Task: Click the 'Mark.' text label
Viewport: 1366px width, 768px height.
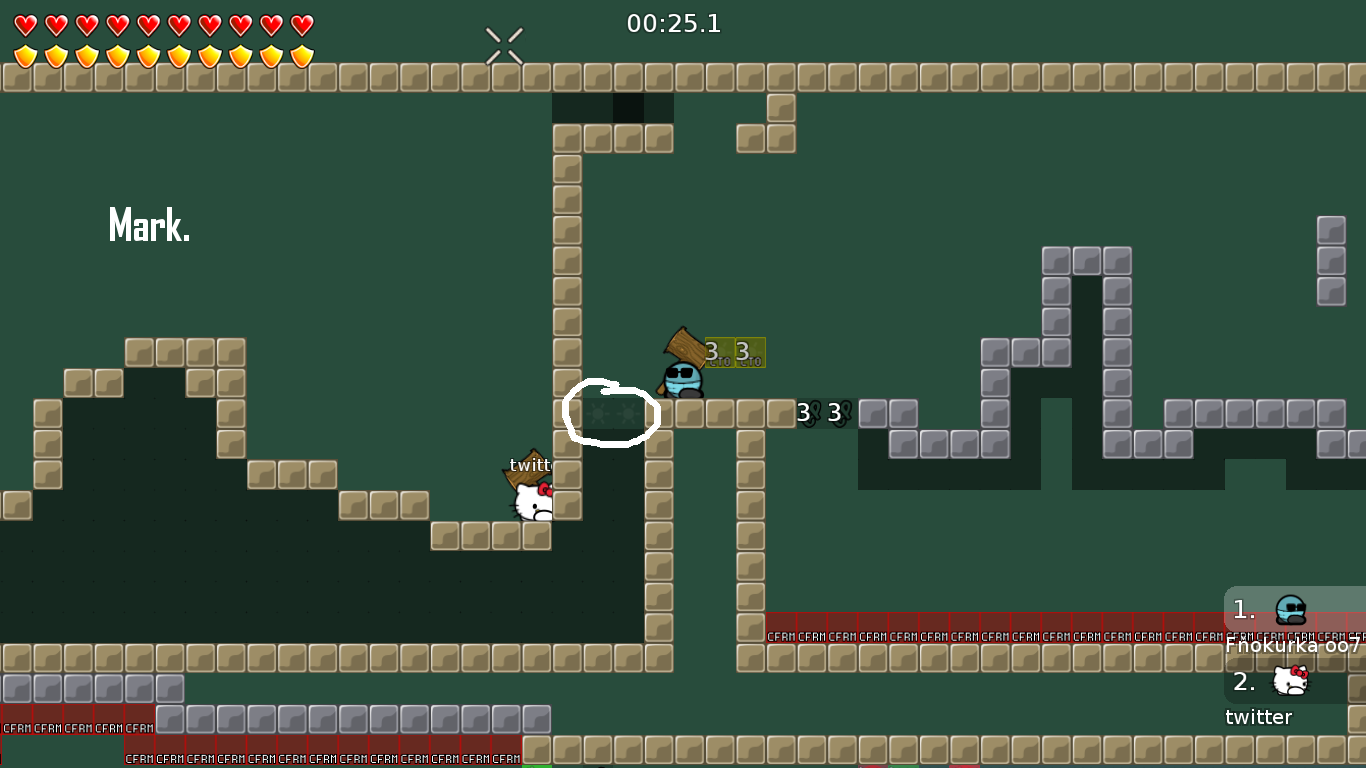Action: click(x=148, y=225)
